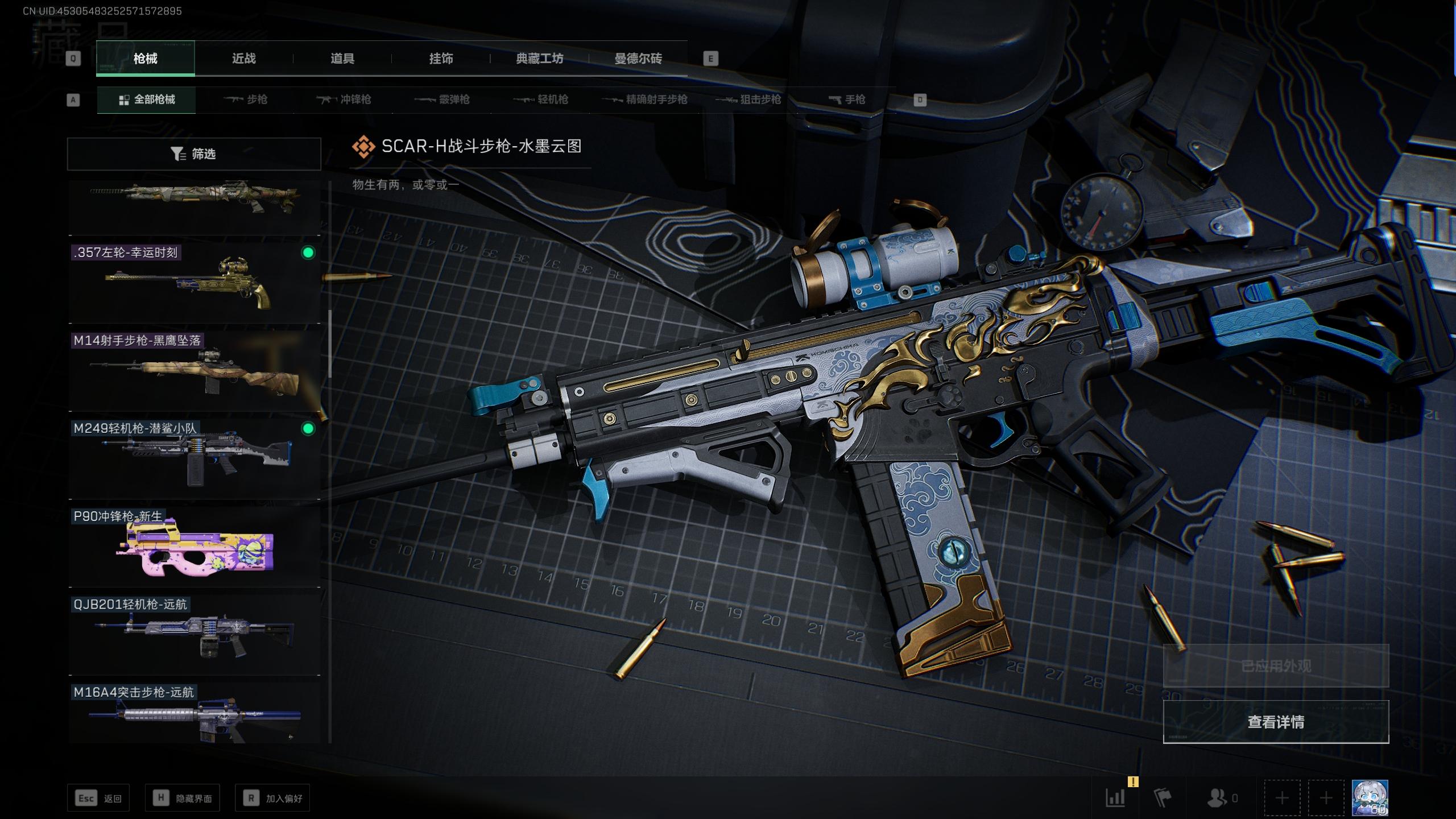Show only 冲锋枪 submachine guns
Viewport: 1456px width, 819px height.
point(344,100)
